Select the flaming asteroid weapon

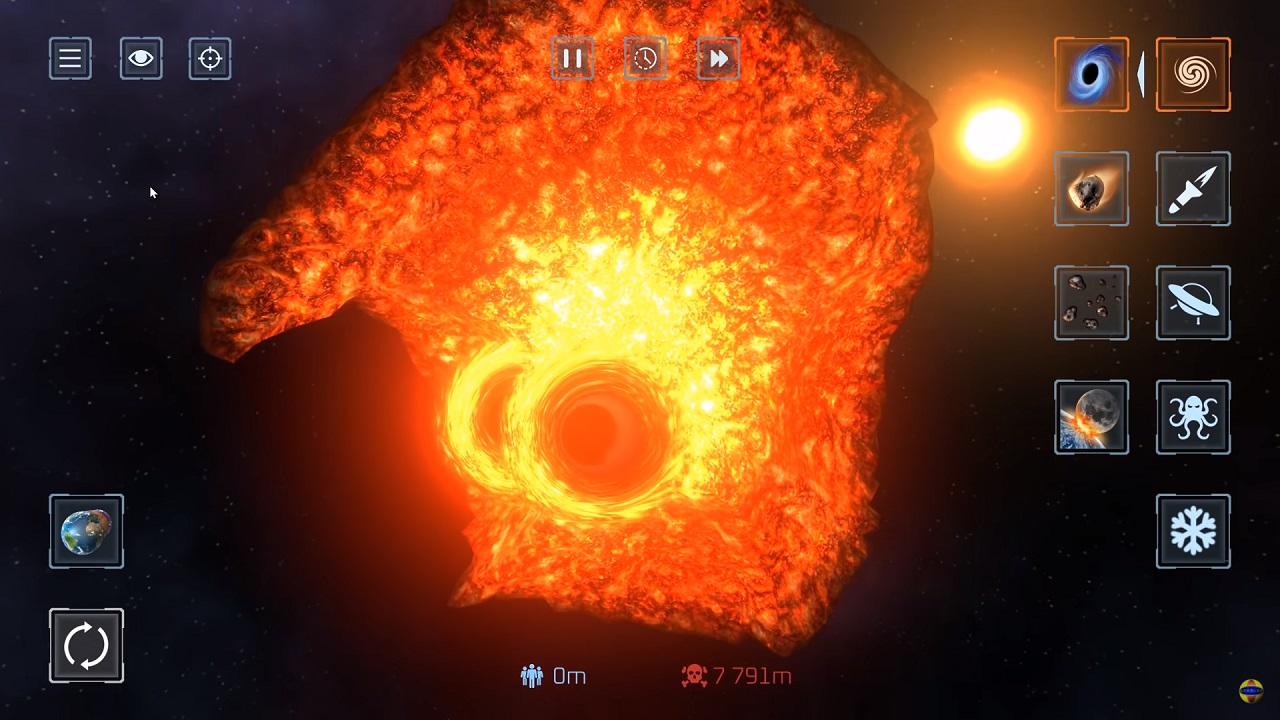1091,189
